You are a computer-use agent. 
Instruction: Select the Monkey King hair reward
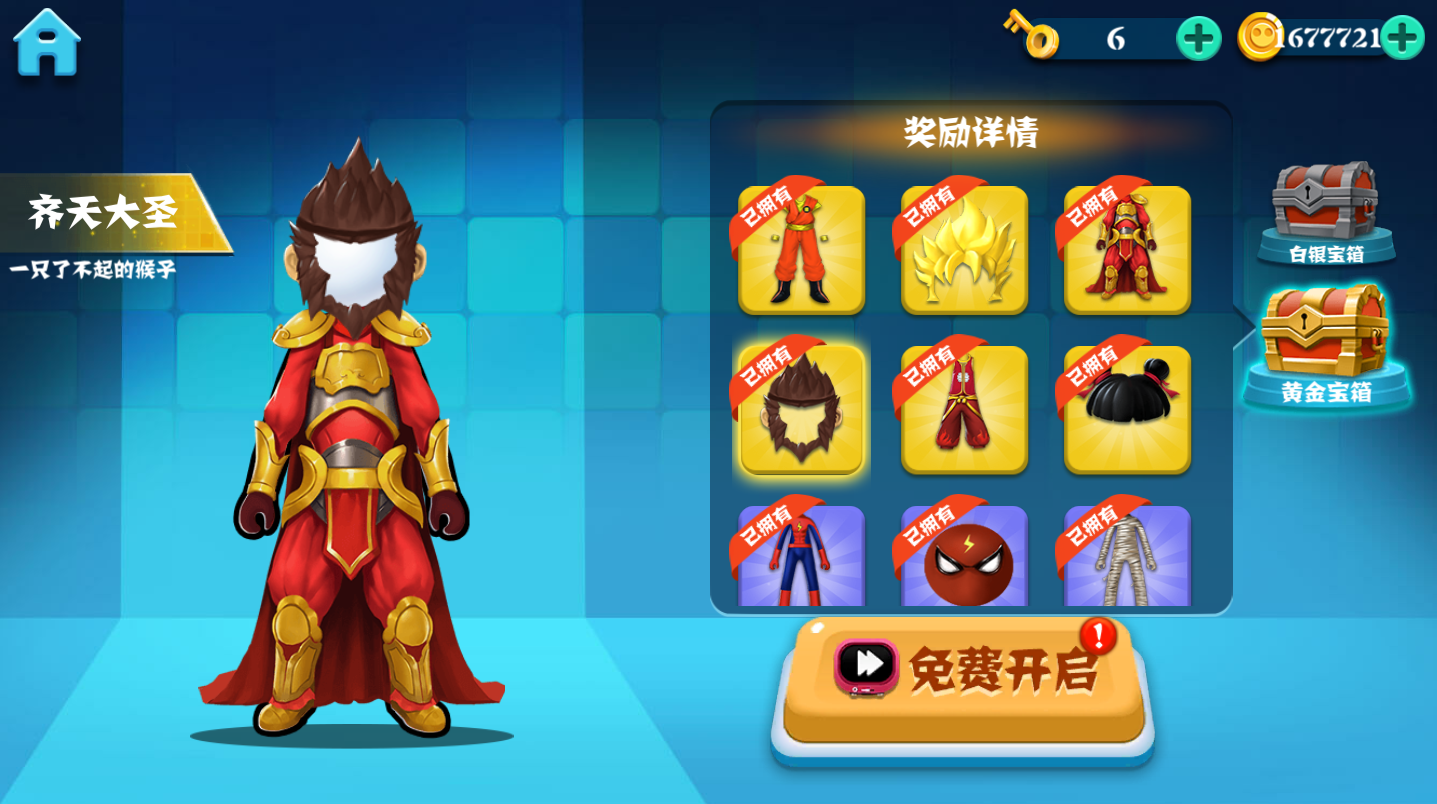(x=801, y=408)
